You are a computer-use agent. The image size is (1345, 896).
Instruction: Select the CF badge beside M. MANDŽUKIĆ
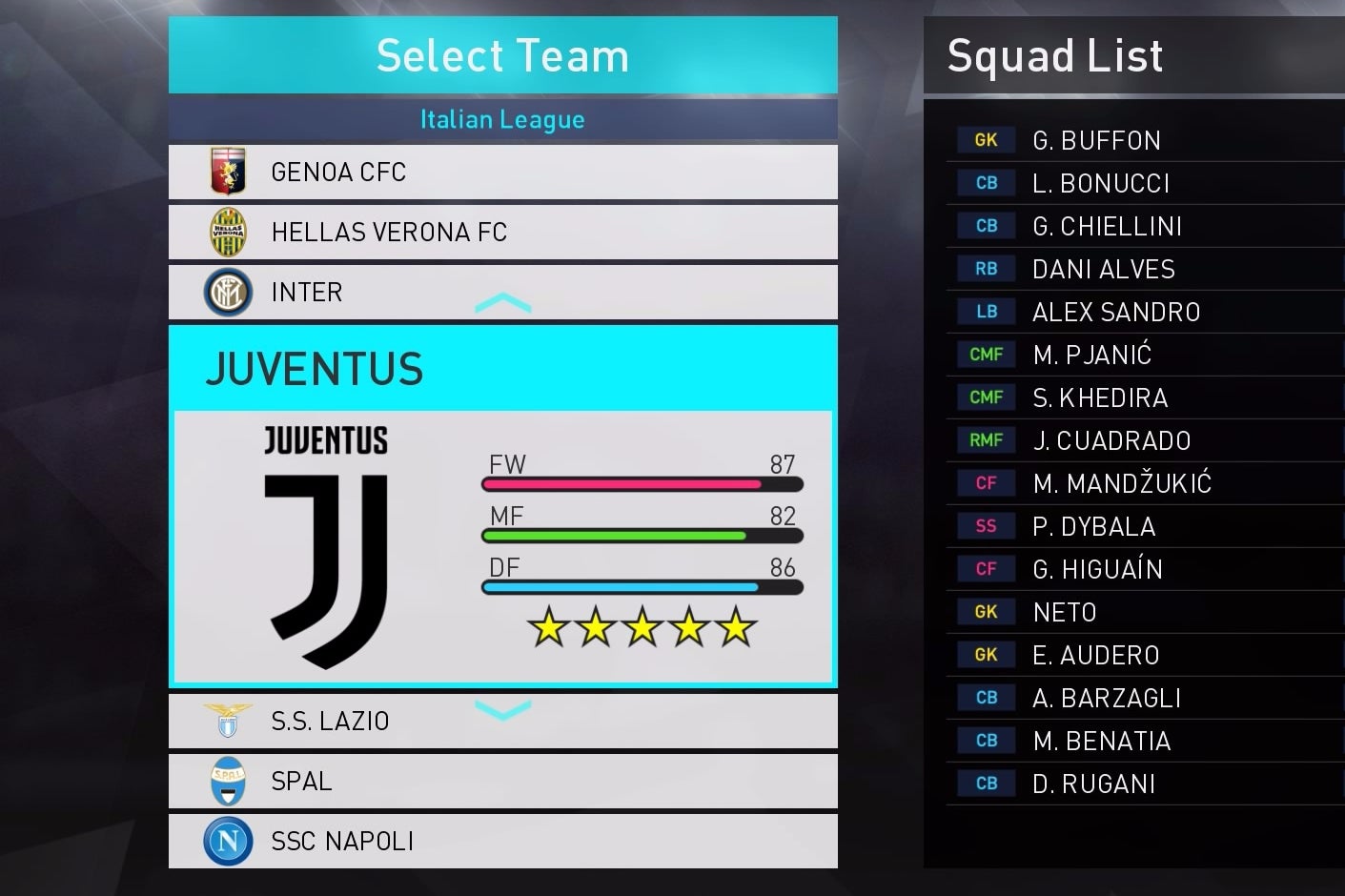[985, 482]
